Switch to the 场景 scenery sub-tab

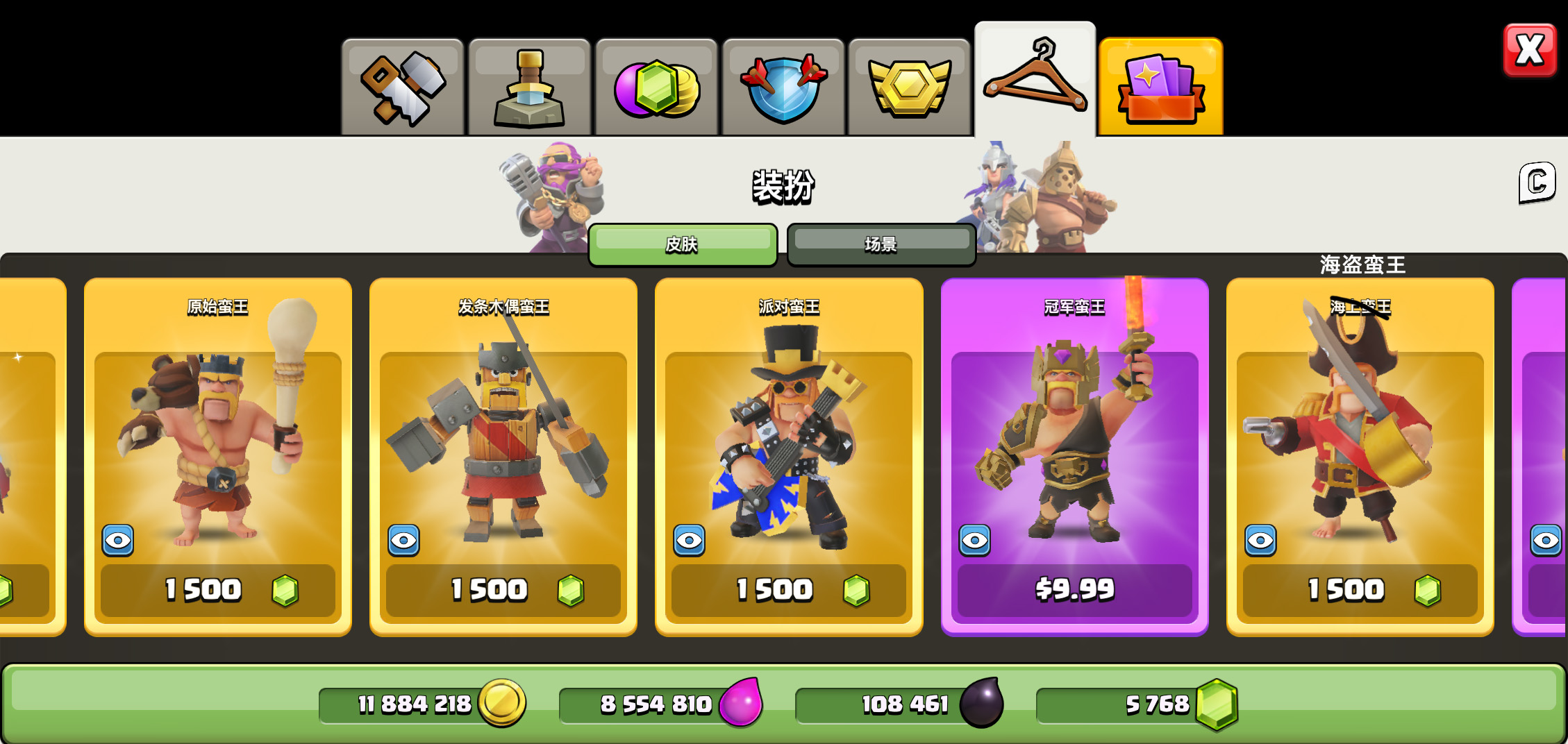(x=881, y=244)
